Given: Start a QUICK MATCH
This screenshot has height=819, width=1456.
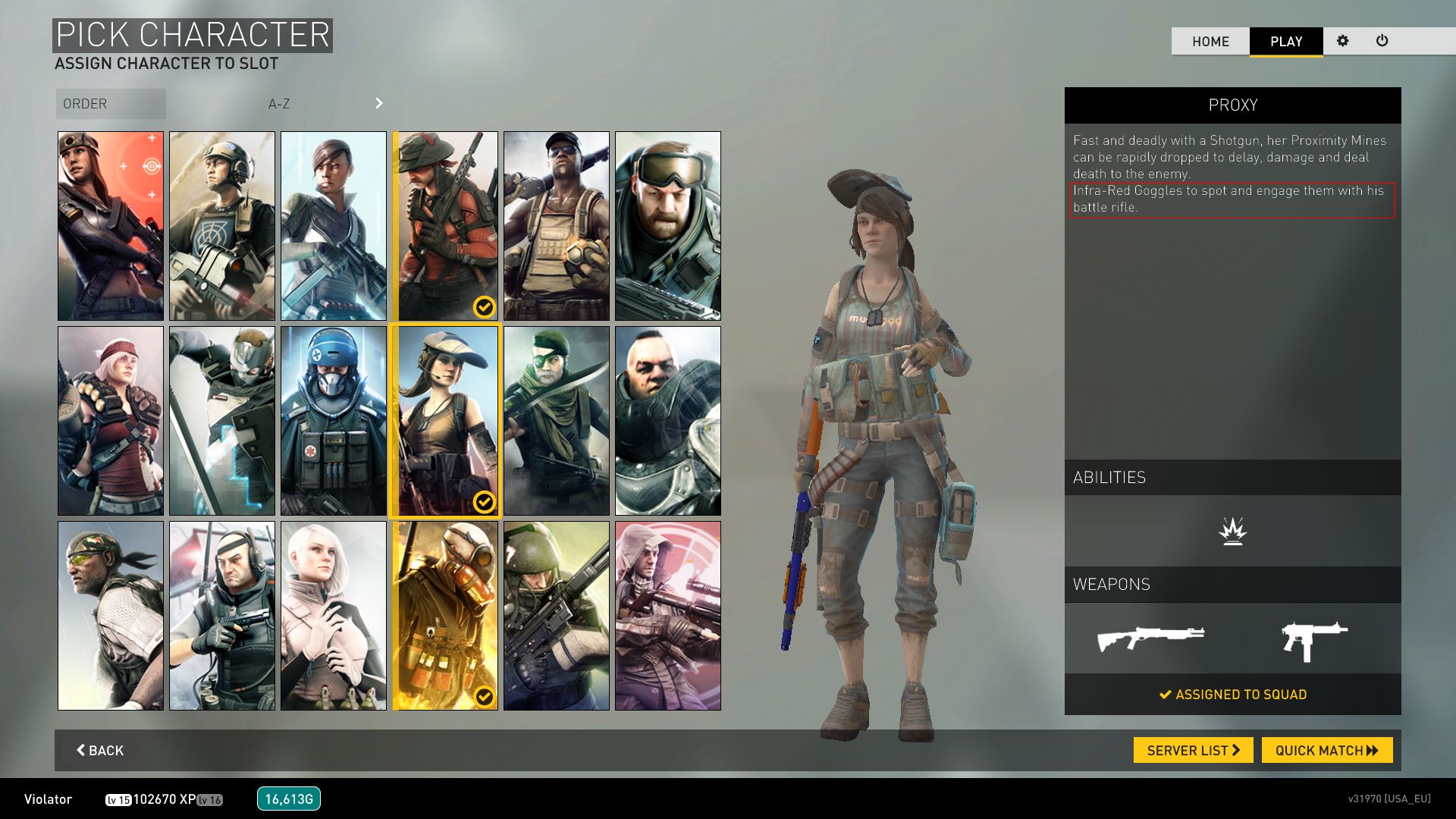Looking at the screenshot, I should [1326, 750].
